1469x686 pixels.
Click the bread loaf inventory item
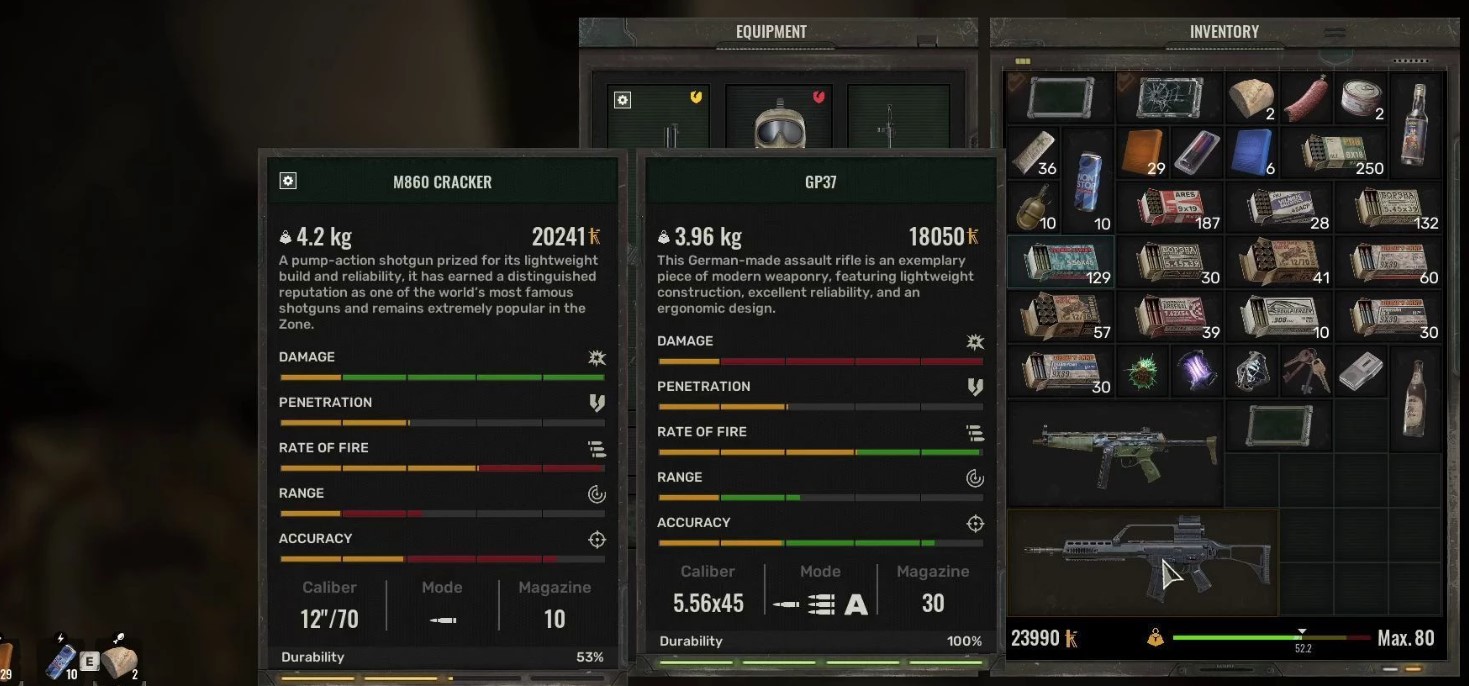1251,98
